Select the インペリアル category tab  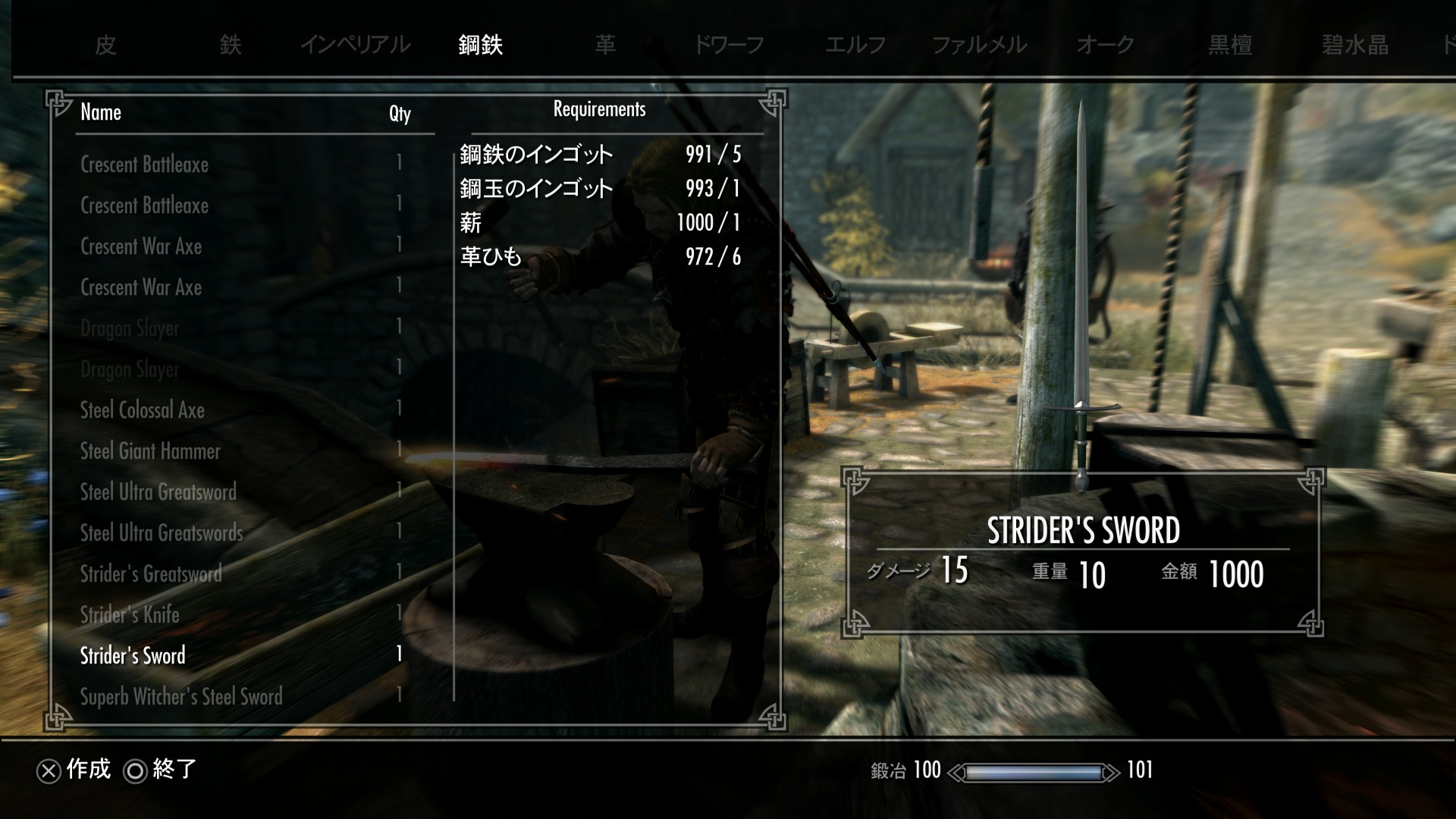click(355, 45)
